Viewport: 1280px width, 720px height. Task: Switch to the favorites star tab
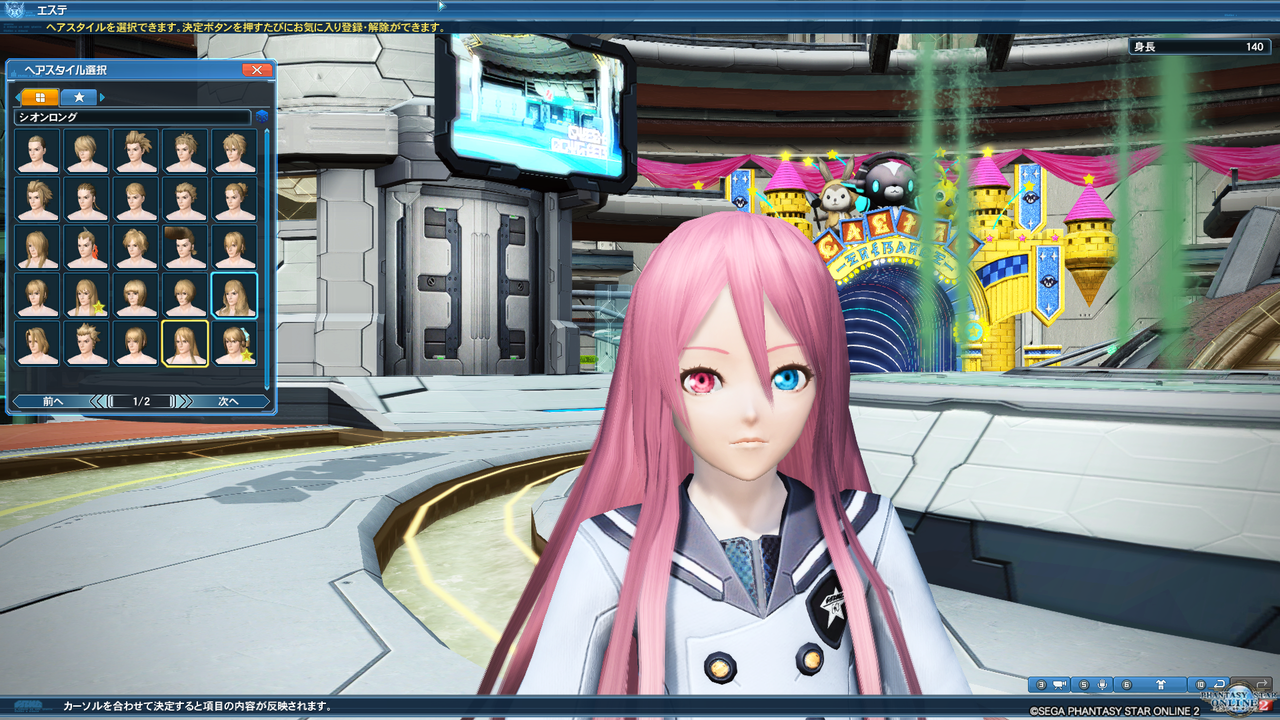[79, 97]
